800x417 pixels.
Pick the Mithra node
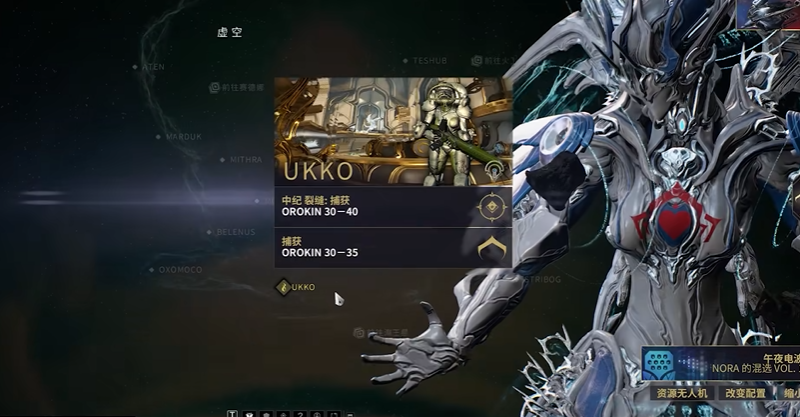point(223,159)
